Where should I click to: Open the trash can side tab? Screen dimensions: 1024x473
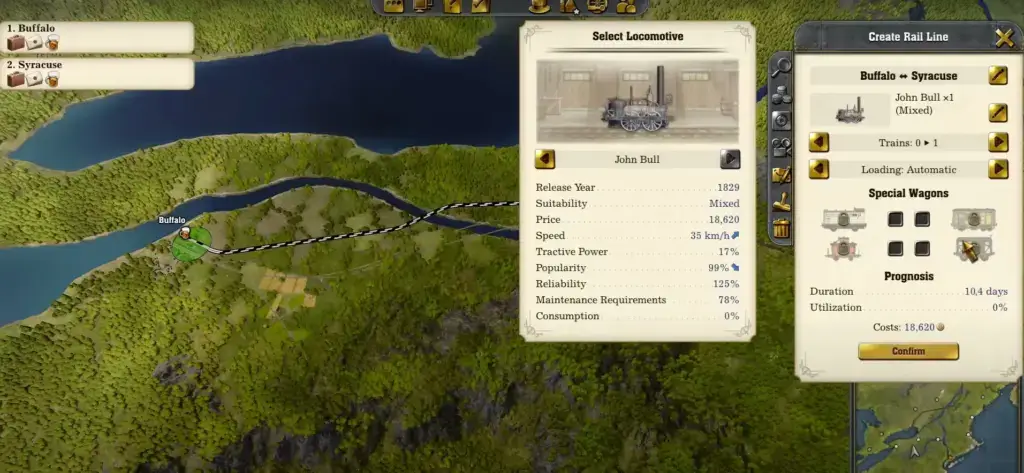click(782, 229)
